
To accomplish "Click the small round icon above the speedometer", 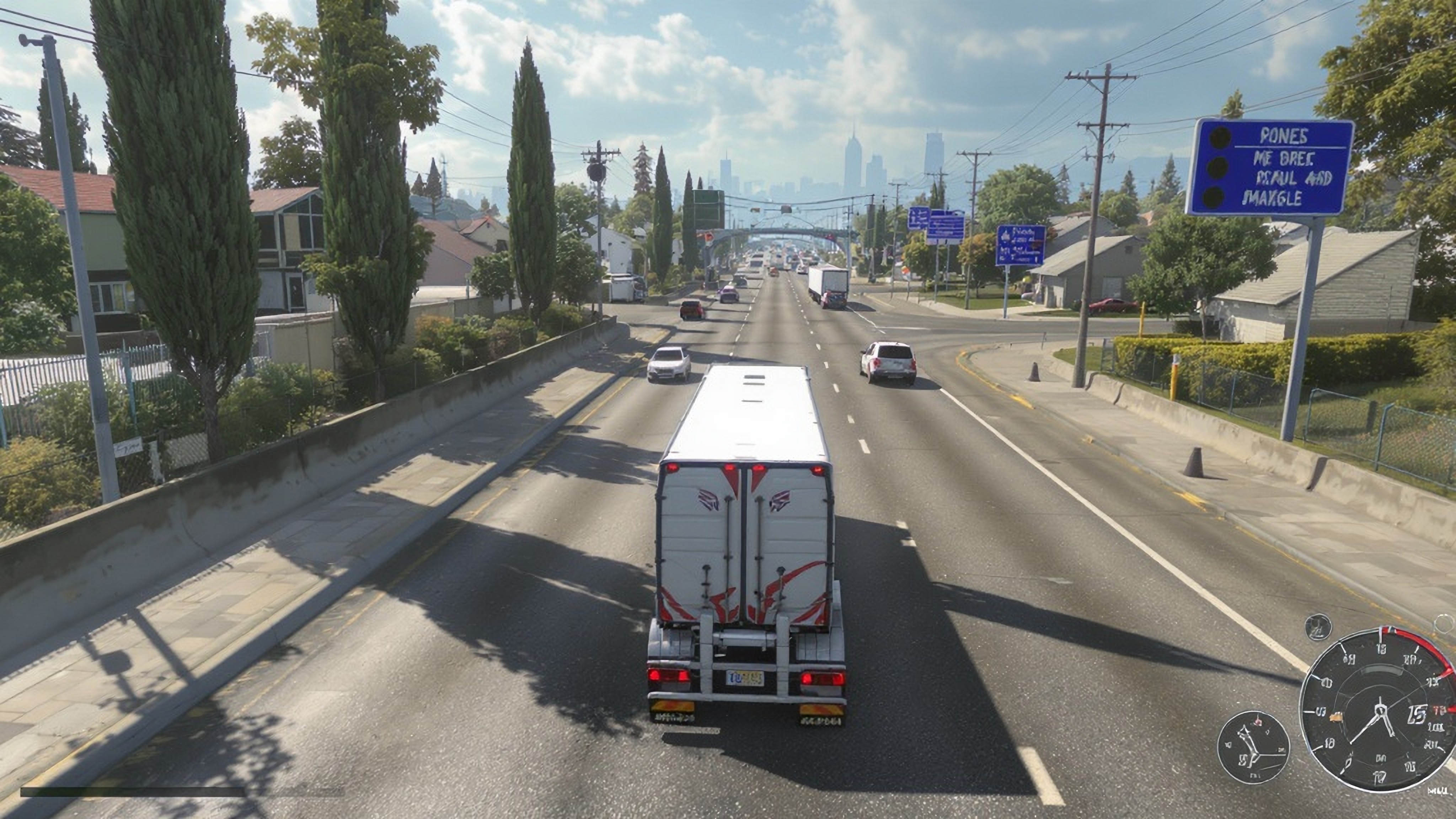I will (x=1318, y=627).
